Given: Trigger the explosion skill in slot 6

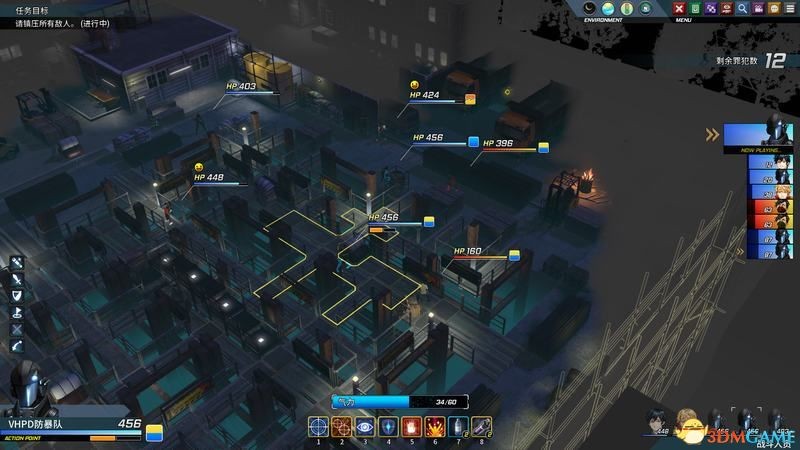Looking at the screenshot, I should point(434,427).
